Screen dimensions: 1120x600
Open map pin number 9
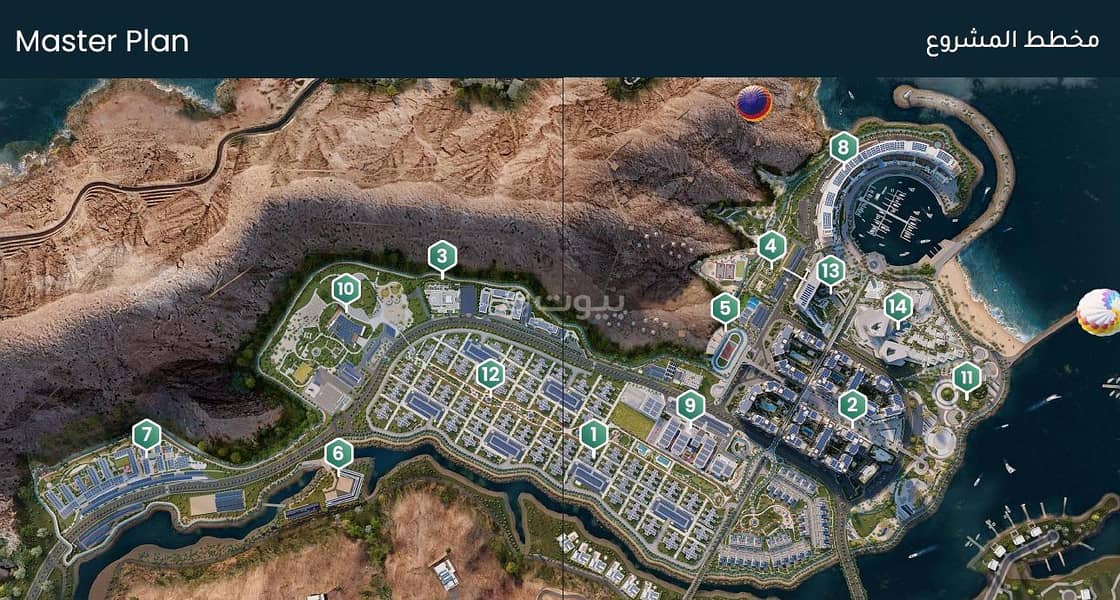[x=689, y=406]
